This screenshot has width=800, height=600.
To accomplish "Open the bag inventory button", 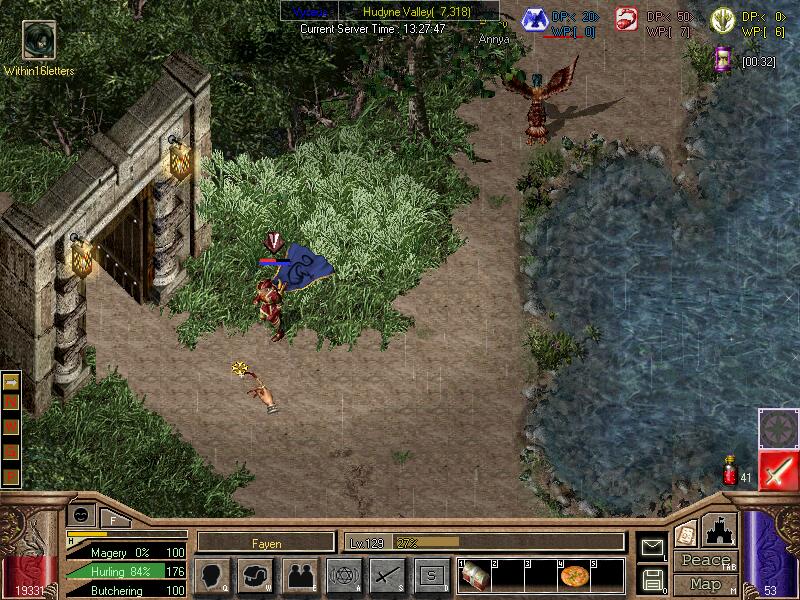I will pos(255,576).
